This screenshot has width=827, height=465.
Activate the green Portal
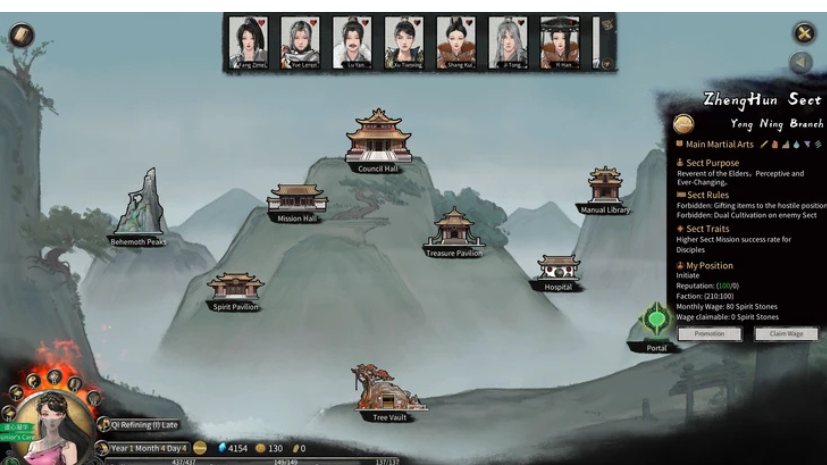coord(656,321)
